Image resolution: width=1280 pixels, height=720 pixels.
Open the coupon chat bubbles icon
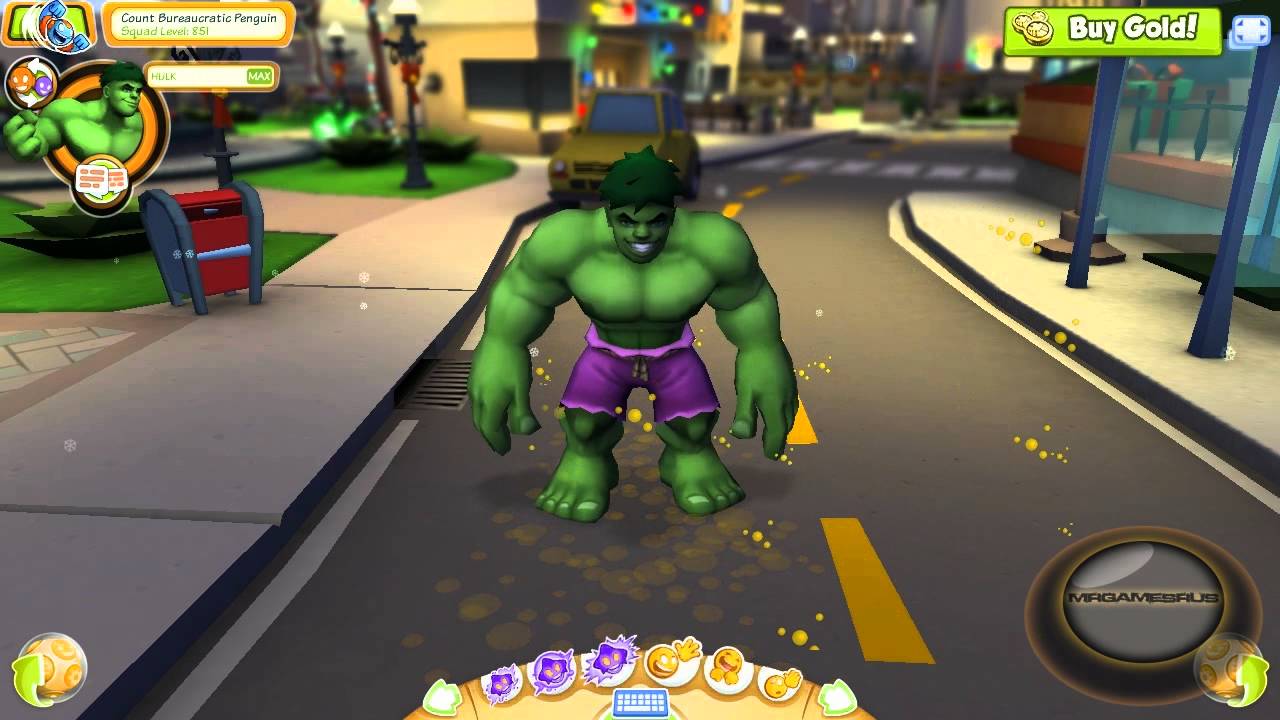tap(100, 178)
